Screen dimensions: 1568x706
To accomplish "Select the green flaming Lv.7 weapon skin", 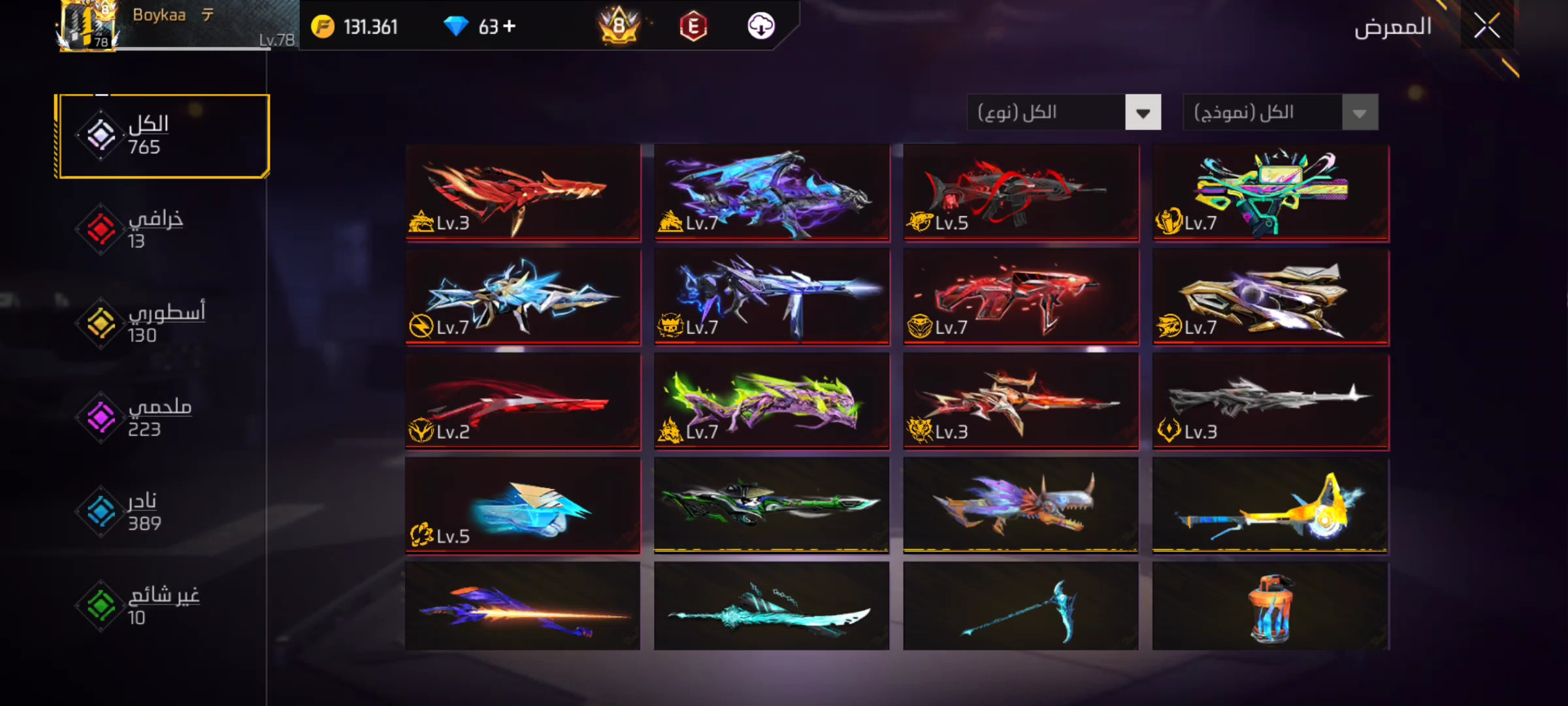I will (772, 401).
